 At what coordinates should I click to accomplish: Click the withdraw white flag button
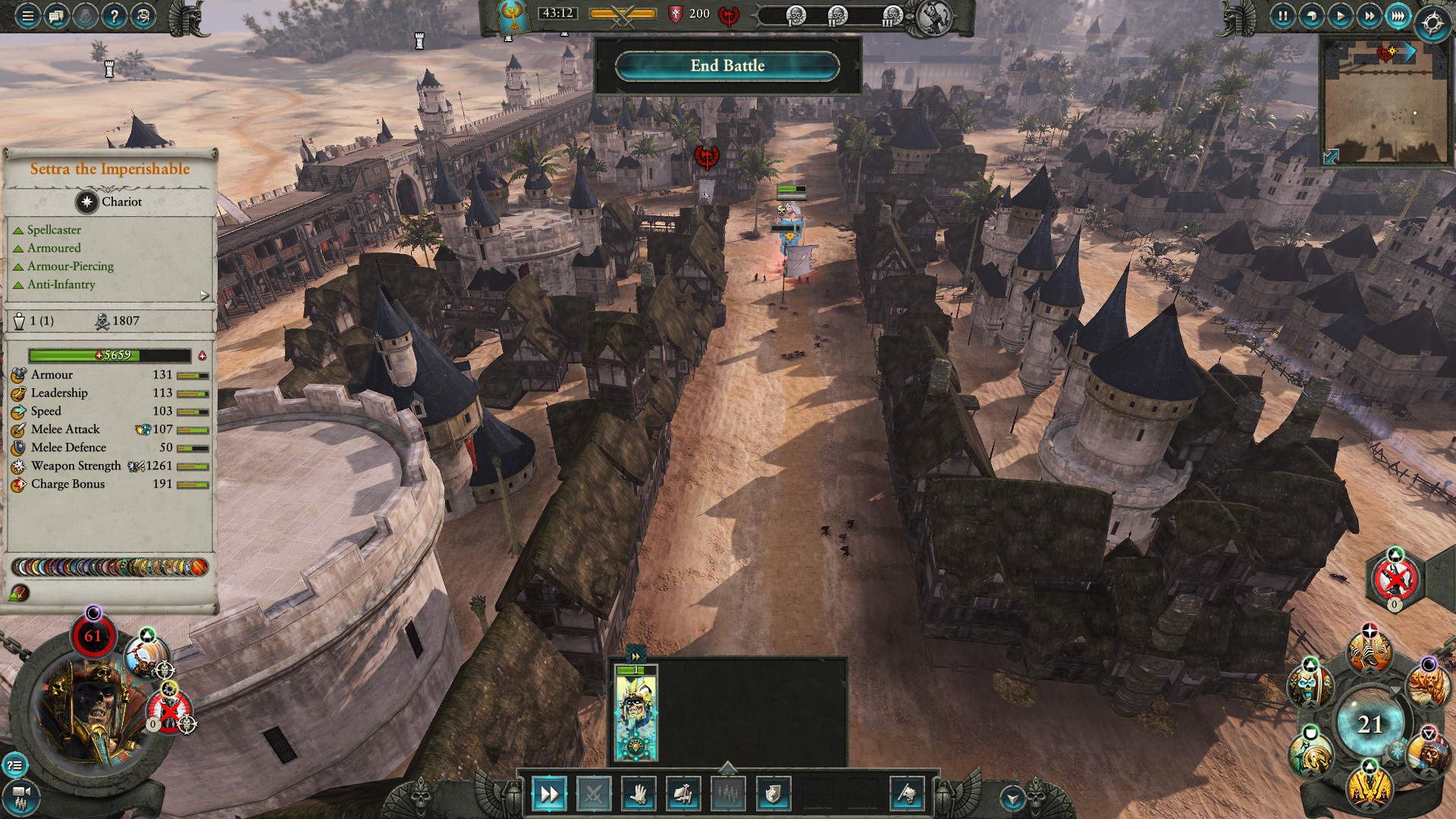pyautogui.click(x=907, y=794)
